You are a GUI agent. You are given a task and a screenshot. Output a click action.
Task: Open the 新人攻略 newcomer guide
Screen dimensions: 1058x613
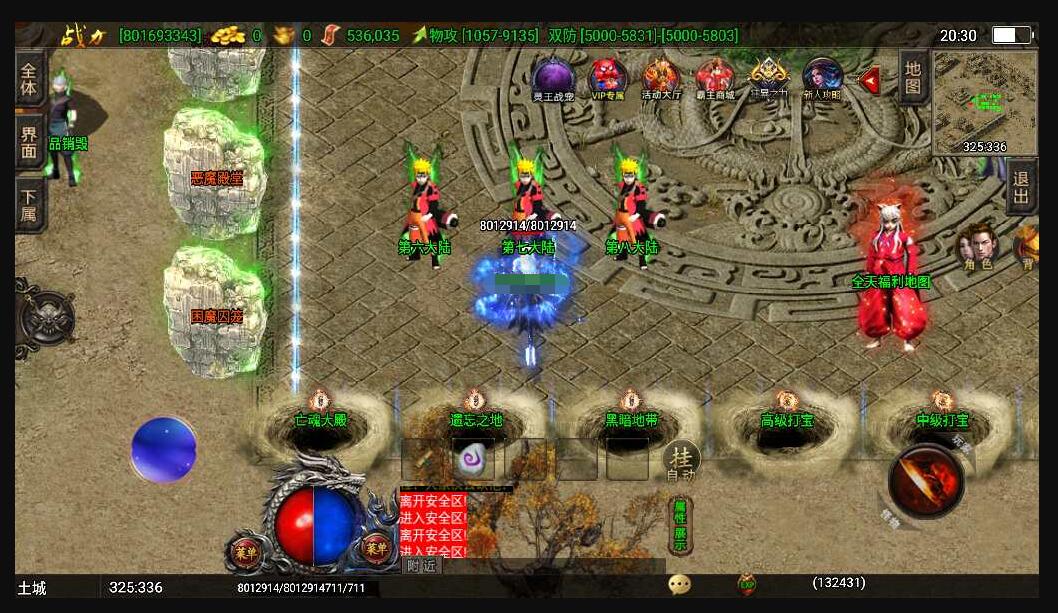pos(822,78)
